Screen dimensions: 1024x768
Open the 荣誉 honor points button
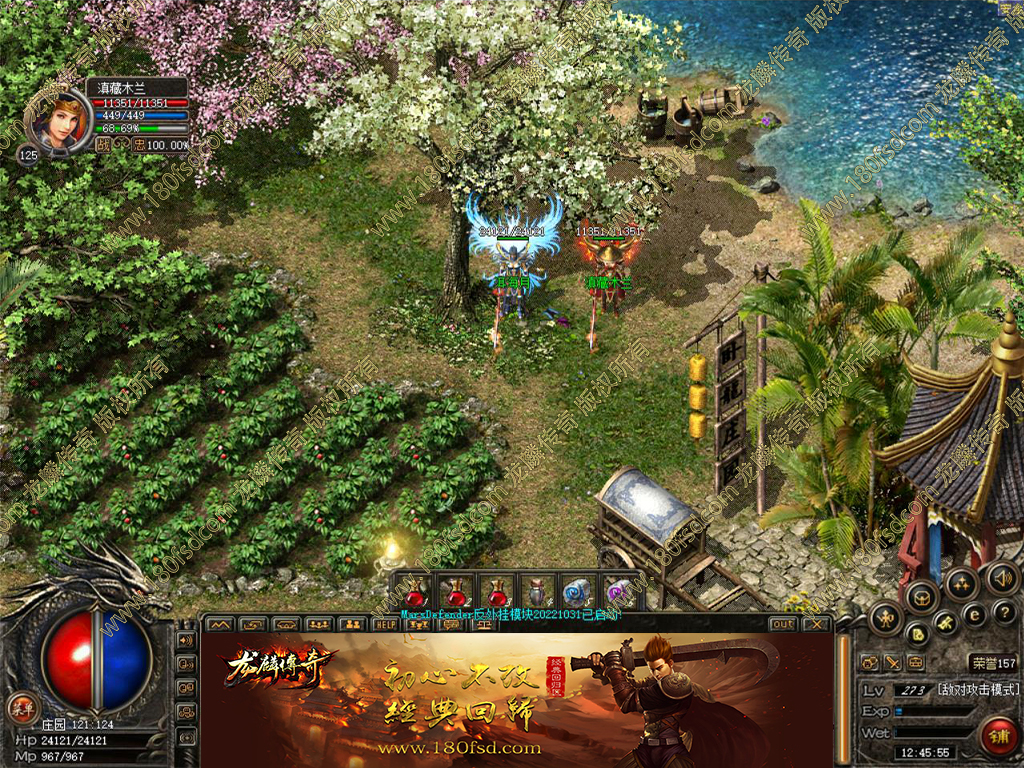pos(992,663)
